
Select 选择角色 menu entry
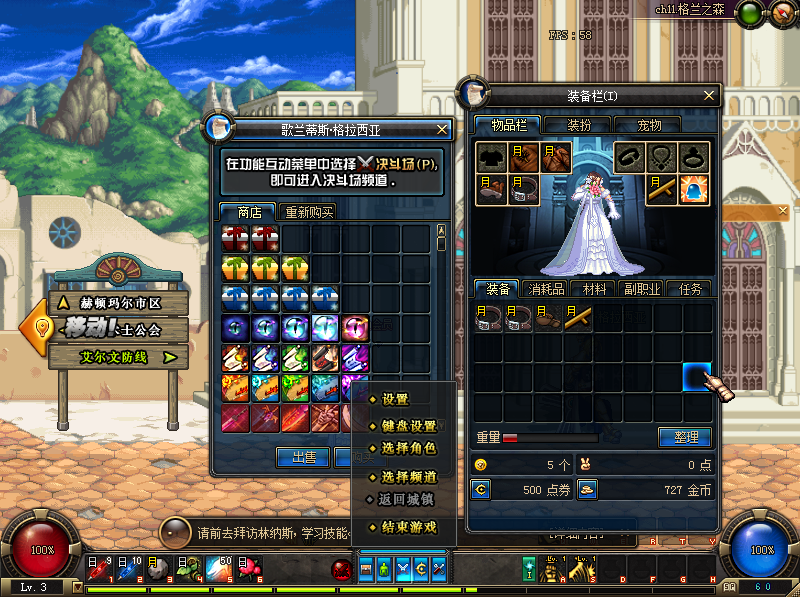coord(408,448)
